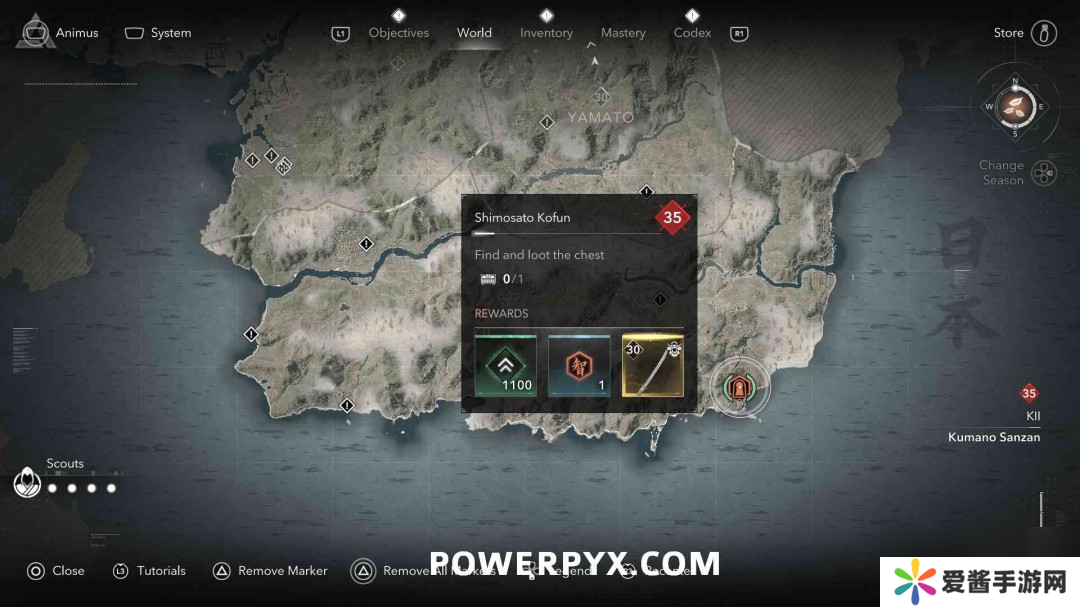Open the Mastery tab
The image size is (1080, 607).
[x=623, y=33]
